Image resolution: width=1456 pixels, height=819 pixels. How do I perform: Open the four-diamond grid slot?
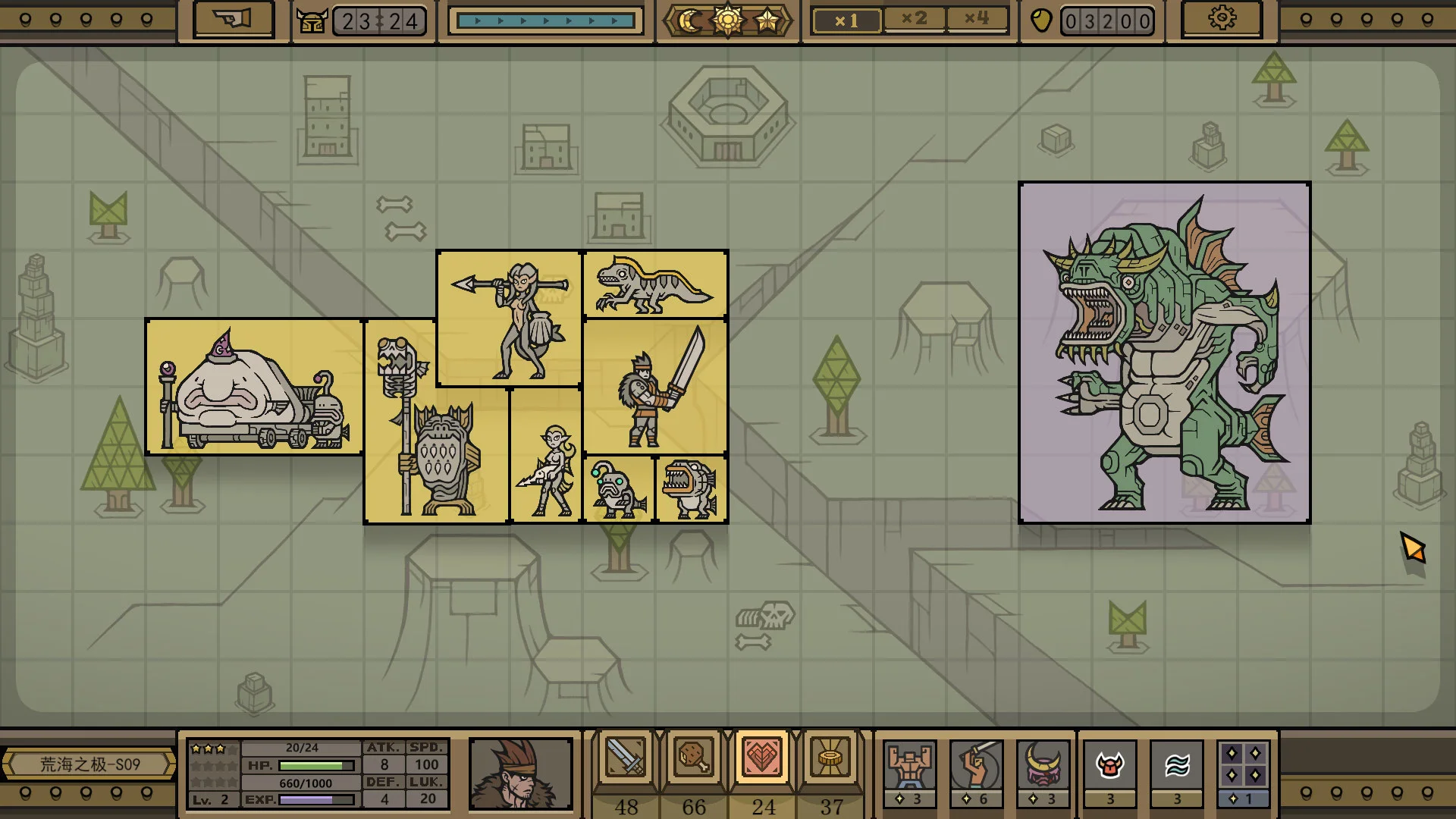coord(1243,766)
